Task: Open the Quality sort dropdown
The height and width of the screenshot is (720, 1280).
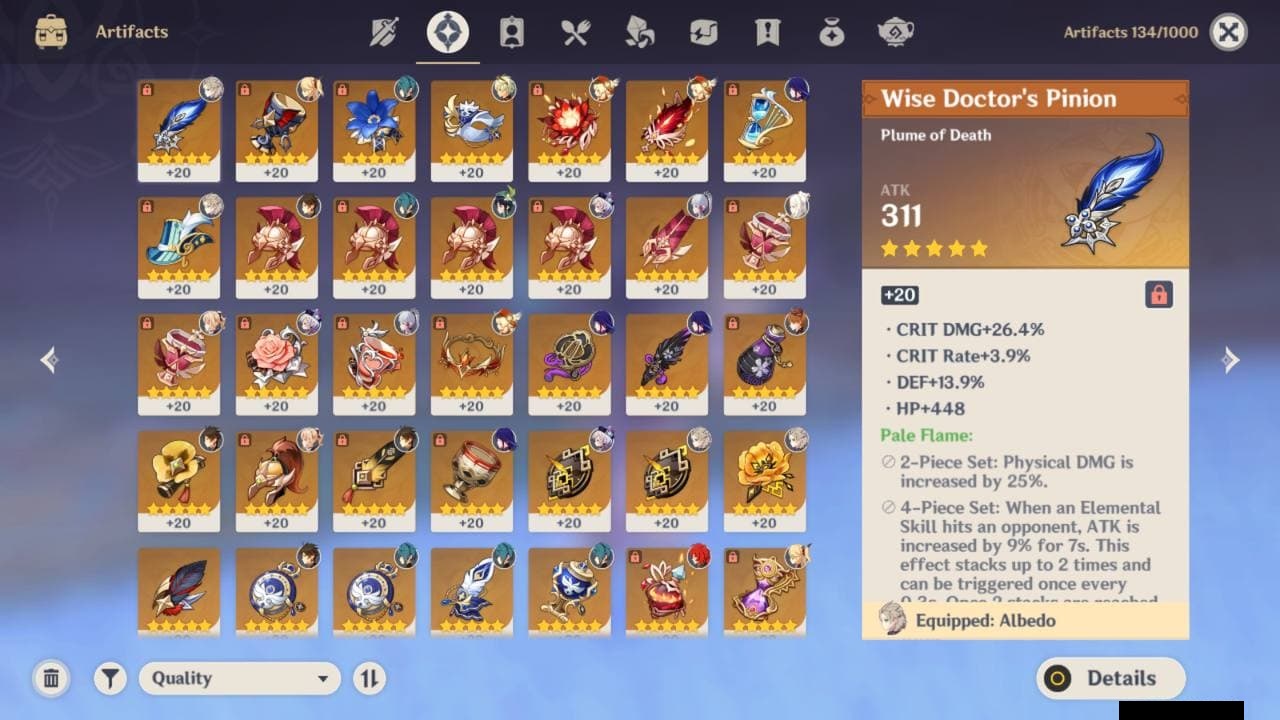Action: click(240, 678)
